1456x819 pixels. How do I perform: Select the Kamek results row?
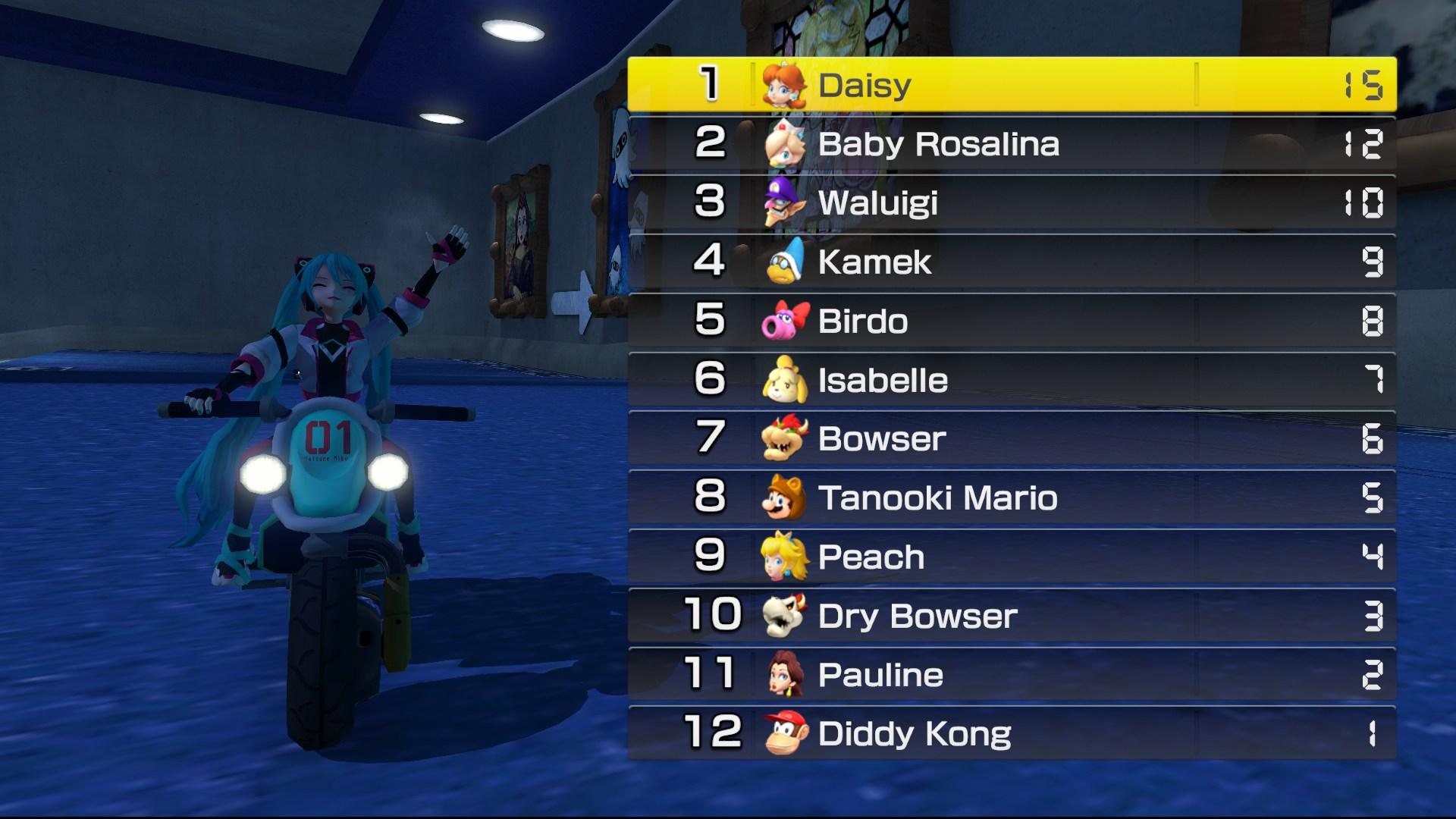pos(1012,262)
